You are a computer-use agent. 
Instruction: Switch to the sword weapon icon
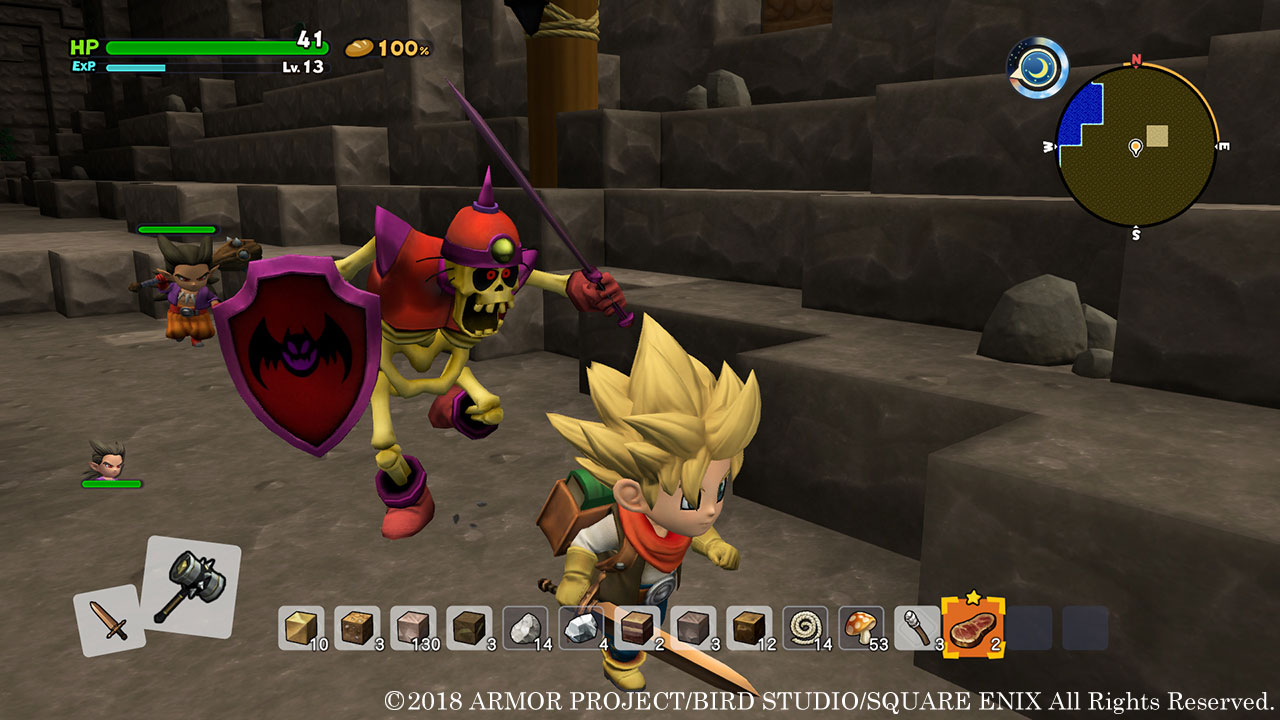(x=109, y=620)
